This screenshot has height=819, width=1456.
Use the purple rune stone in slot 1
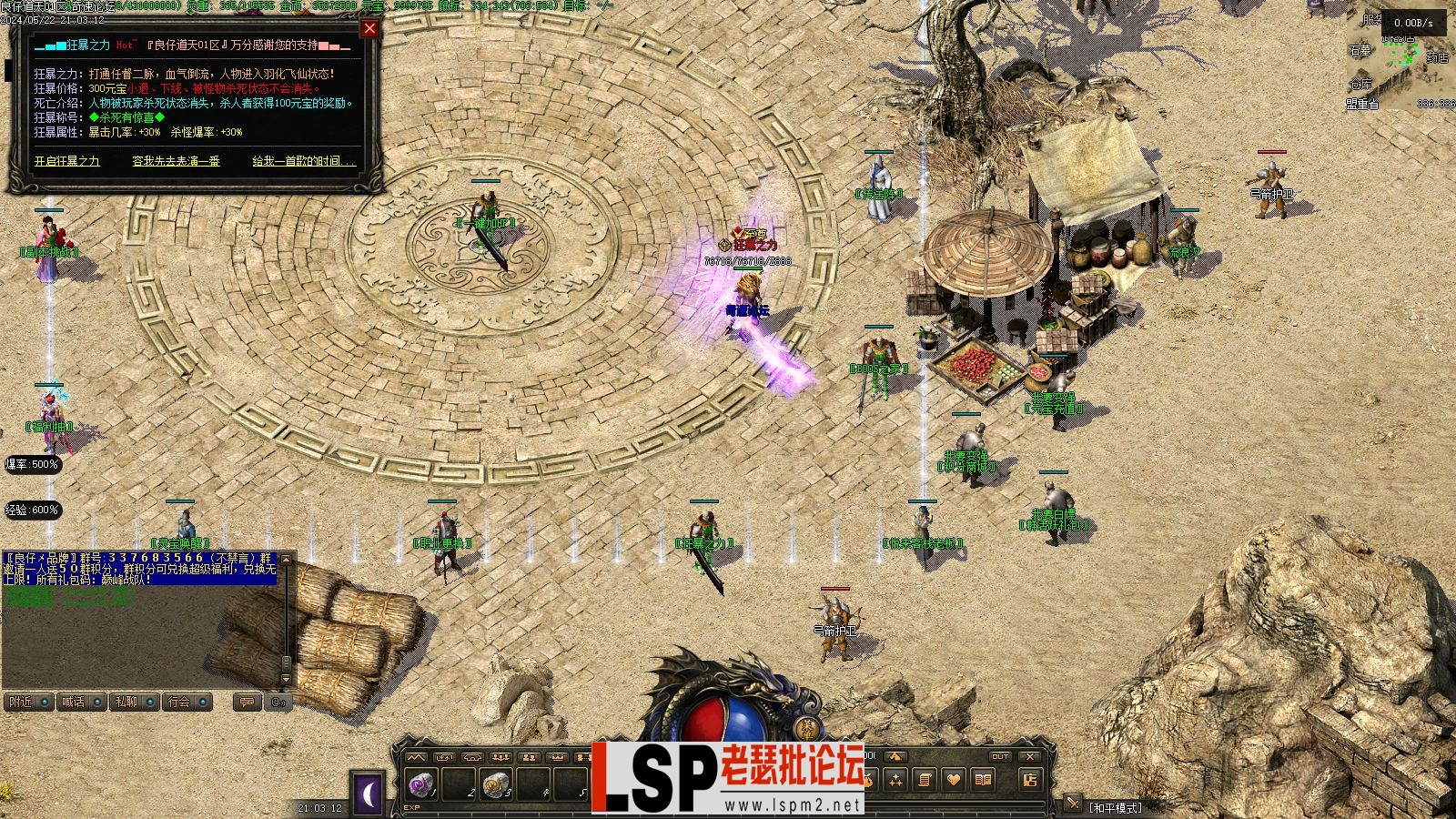click(x=421, y=783)
